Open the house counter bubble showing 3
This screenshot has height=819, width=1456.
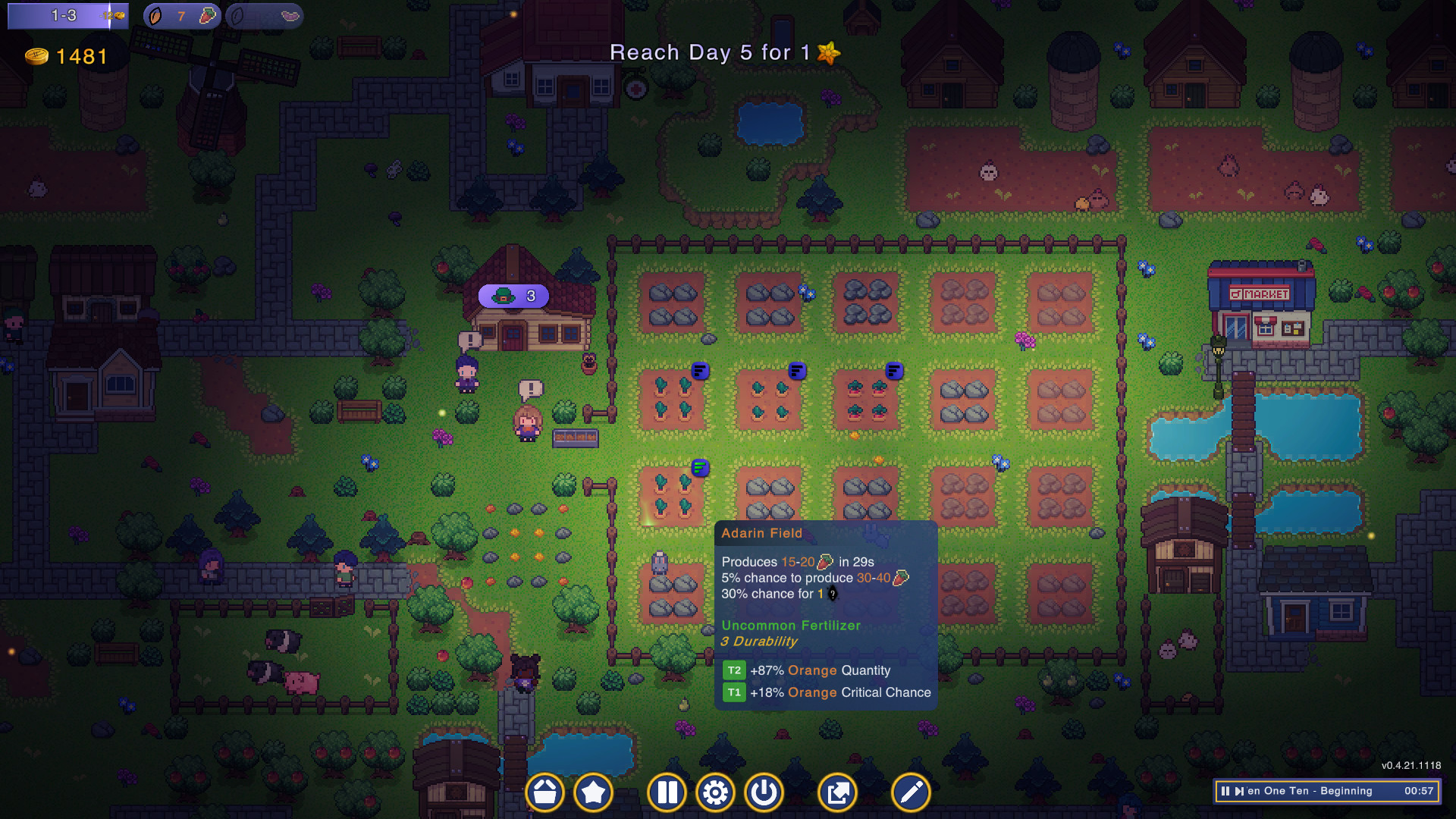(513, 297)
